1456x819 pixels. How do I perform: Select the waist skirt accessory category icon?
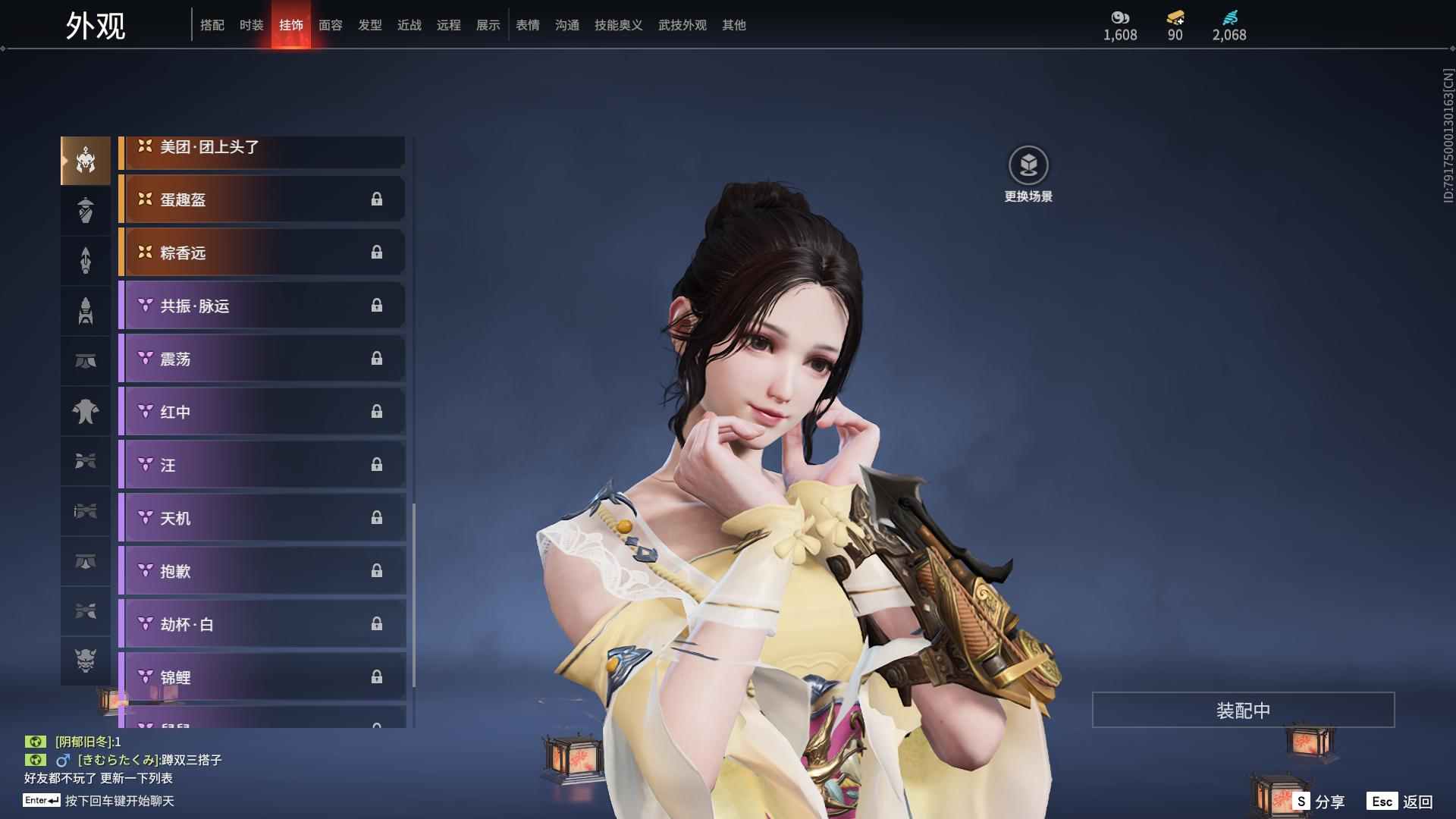coord(86,360)
